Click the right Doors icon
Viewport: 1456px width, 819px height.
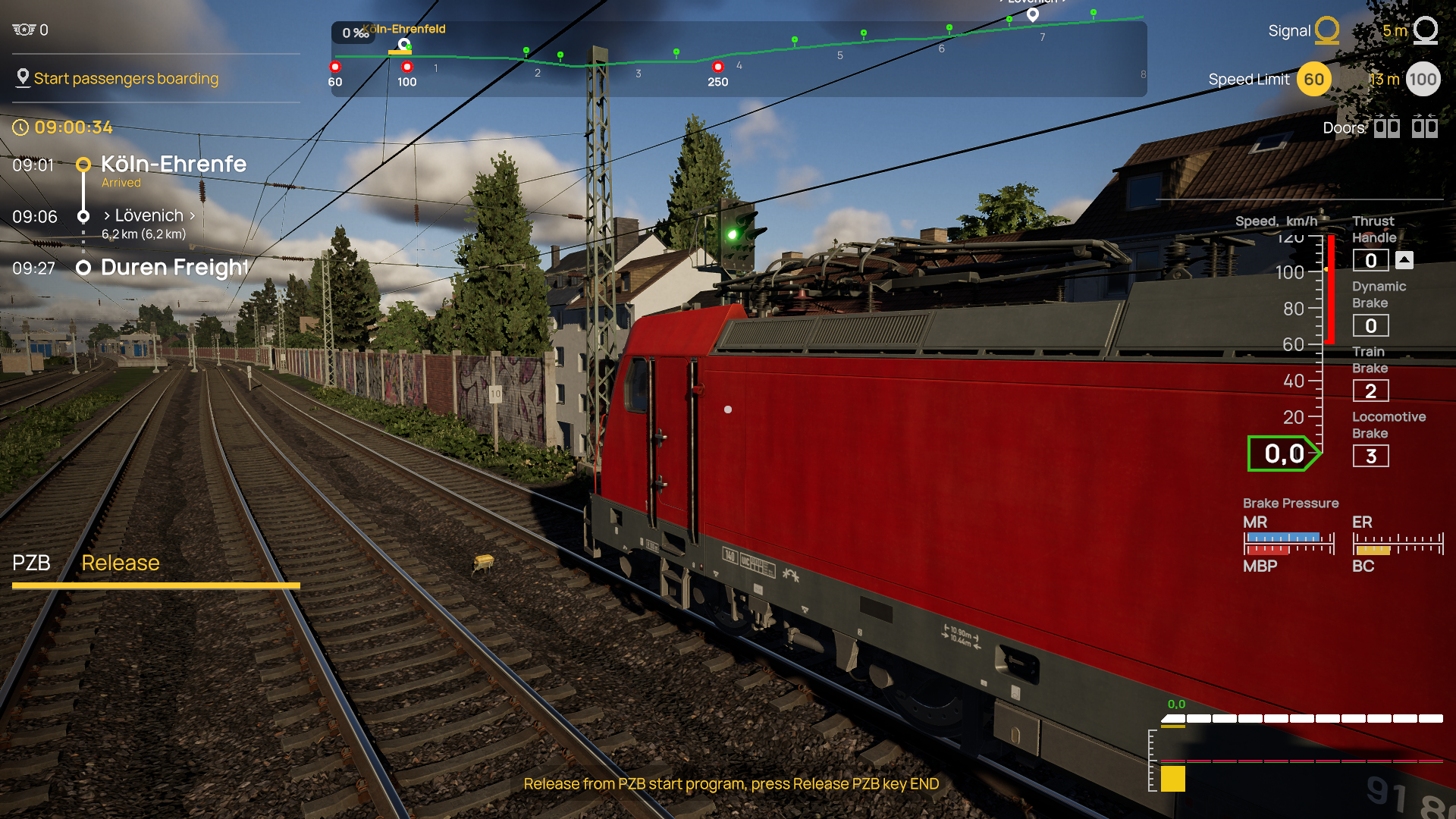1424,127
